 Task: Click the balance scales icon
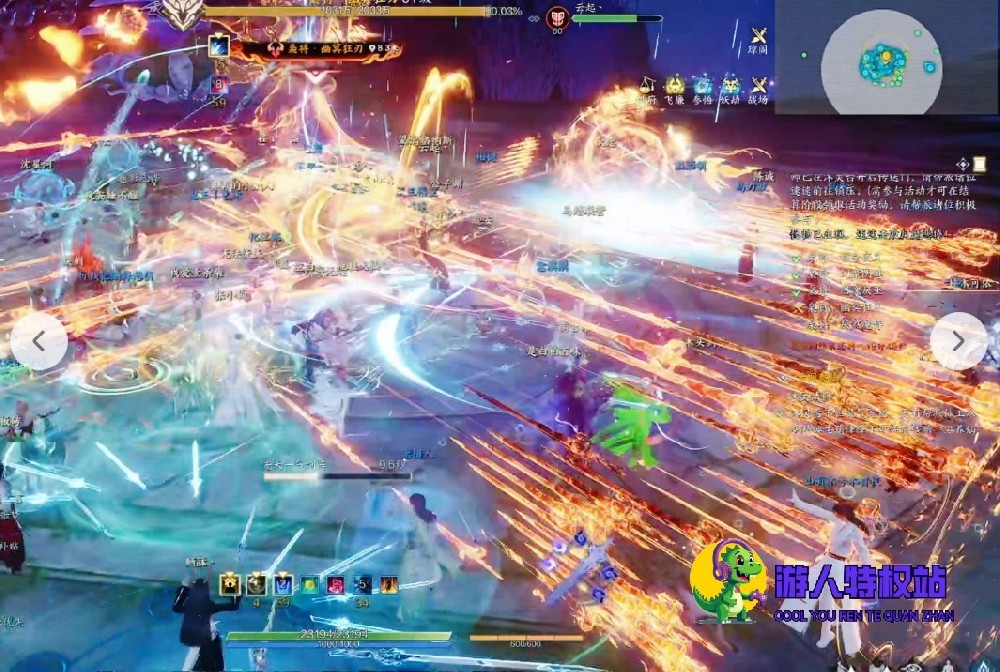tap(647, 87)
